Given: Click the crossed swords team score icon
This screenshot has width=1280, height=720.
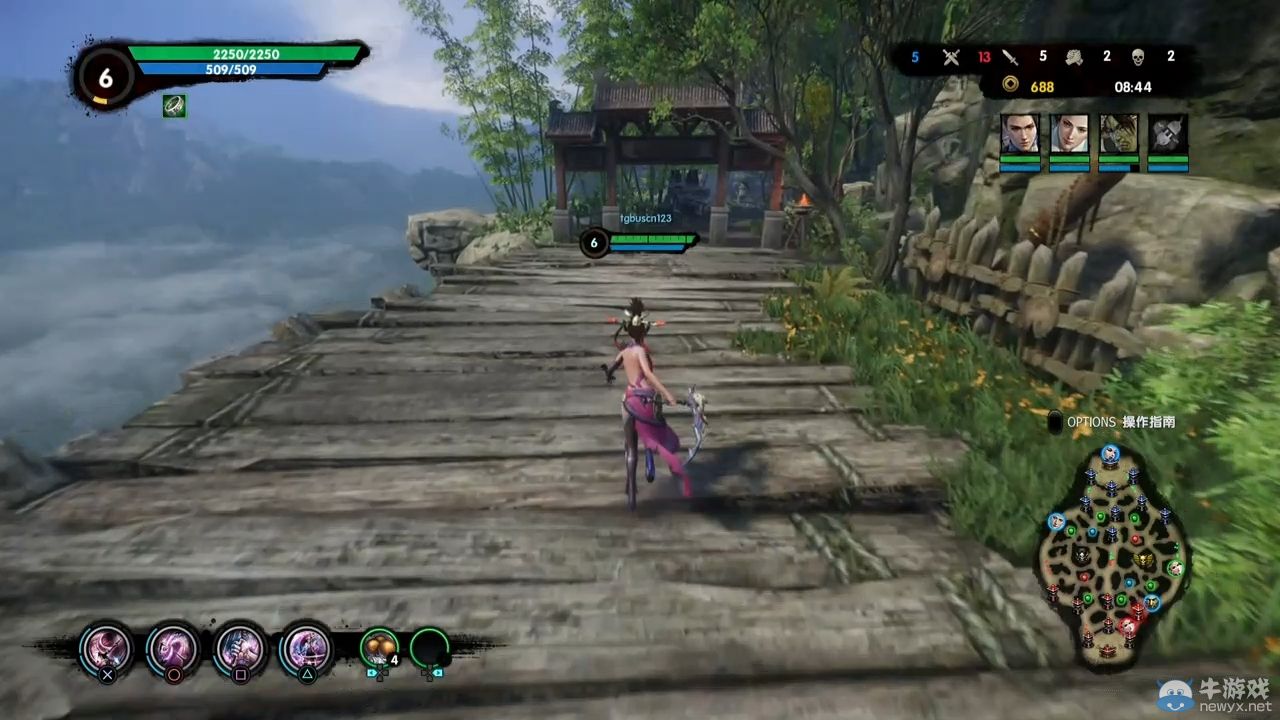Looking at the screenshot, I should click(950, 57).
